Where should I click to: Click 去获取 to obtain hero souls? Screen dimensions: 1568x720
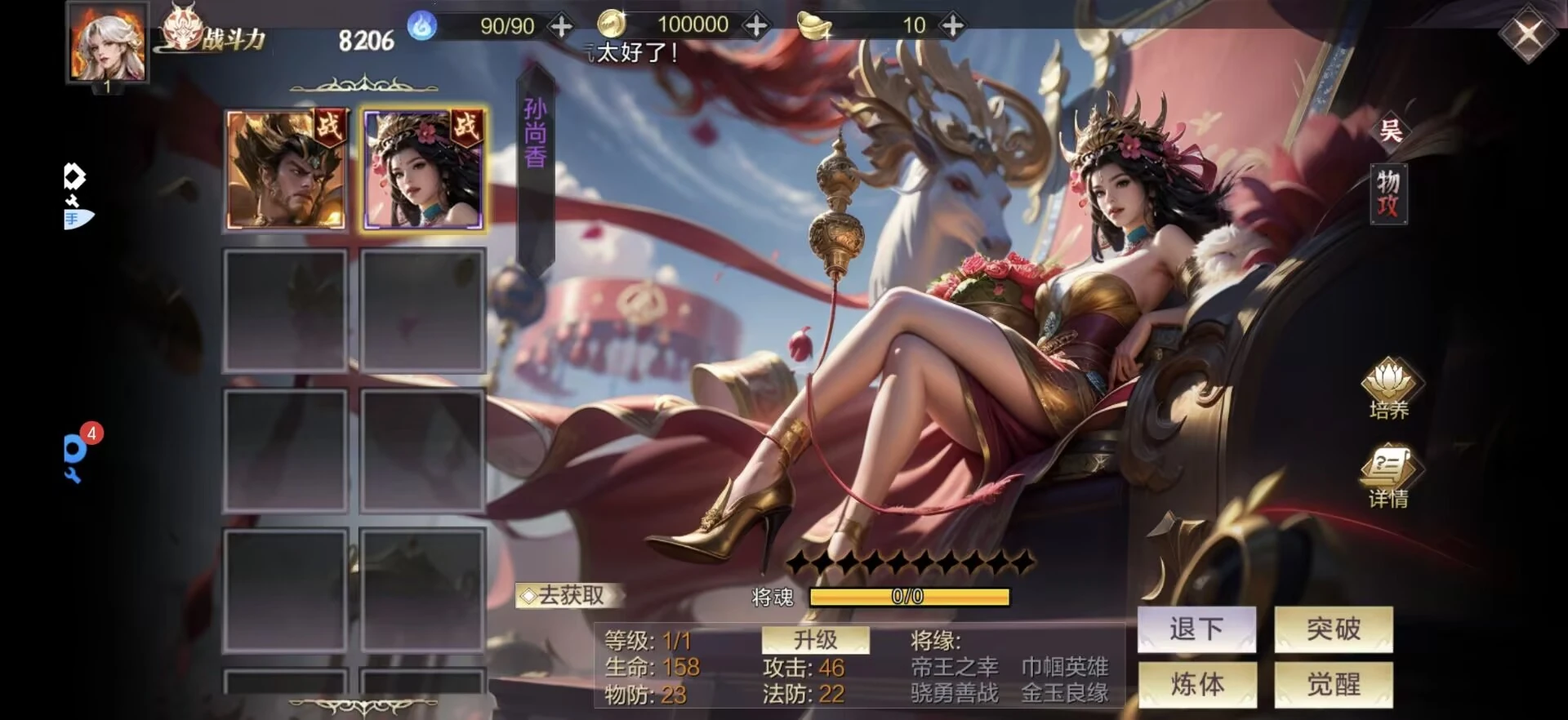570,596
